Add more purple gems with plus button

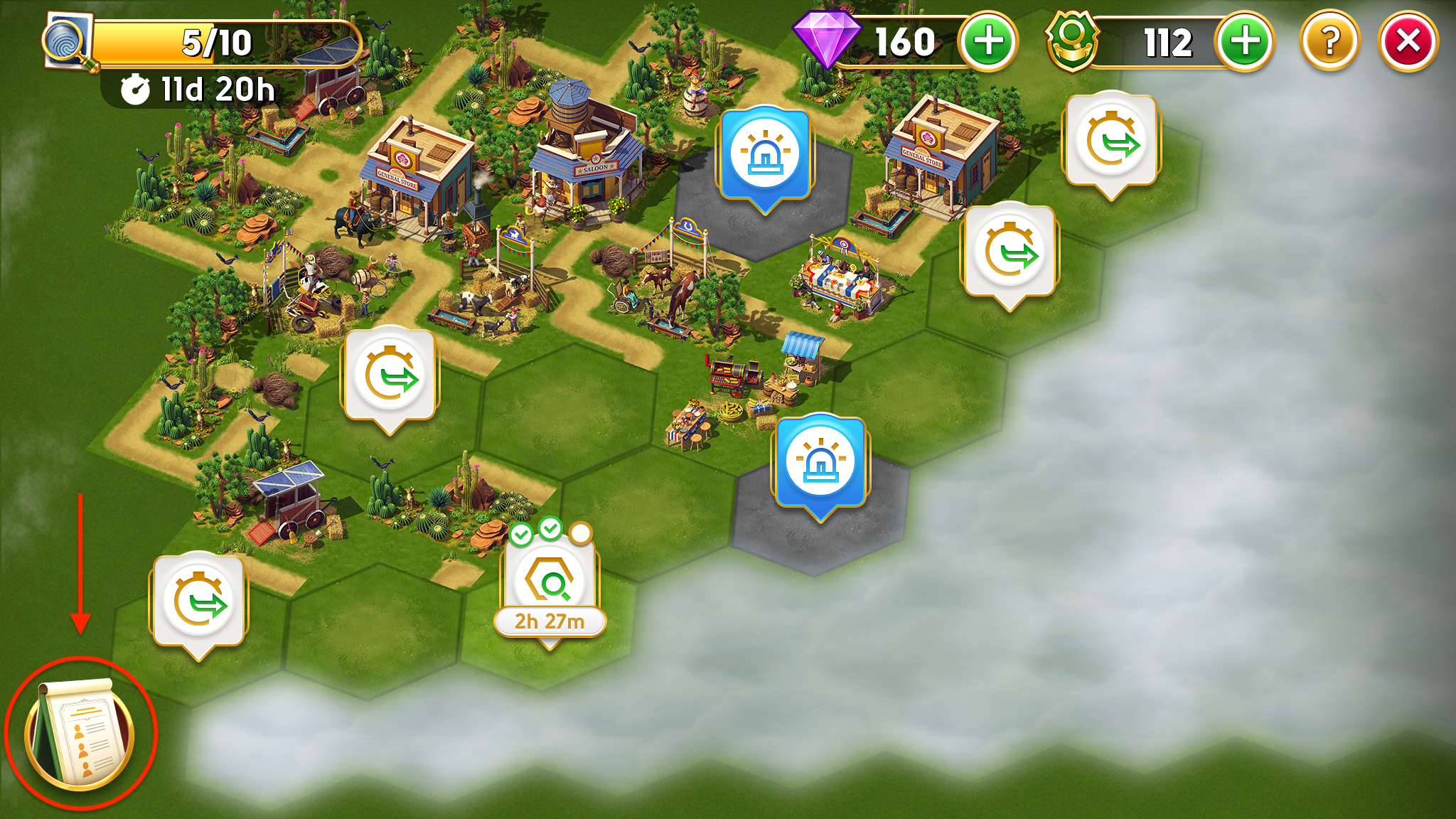coord(987,42)
